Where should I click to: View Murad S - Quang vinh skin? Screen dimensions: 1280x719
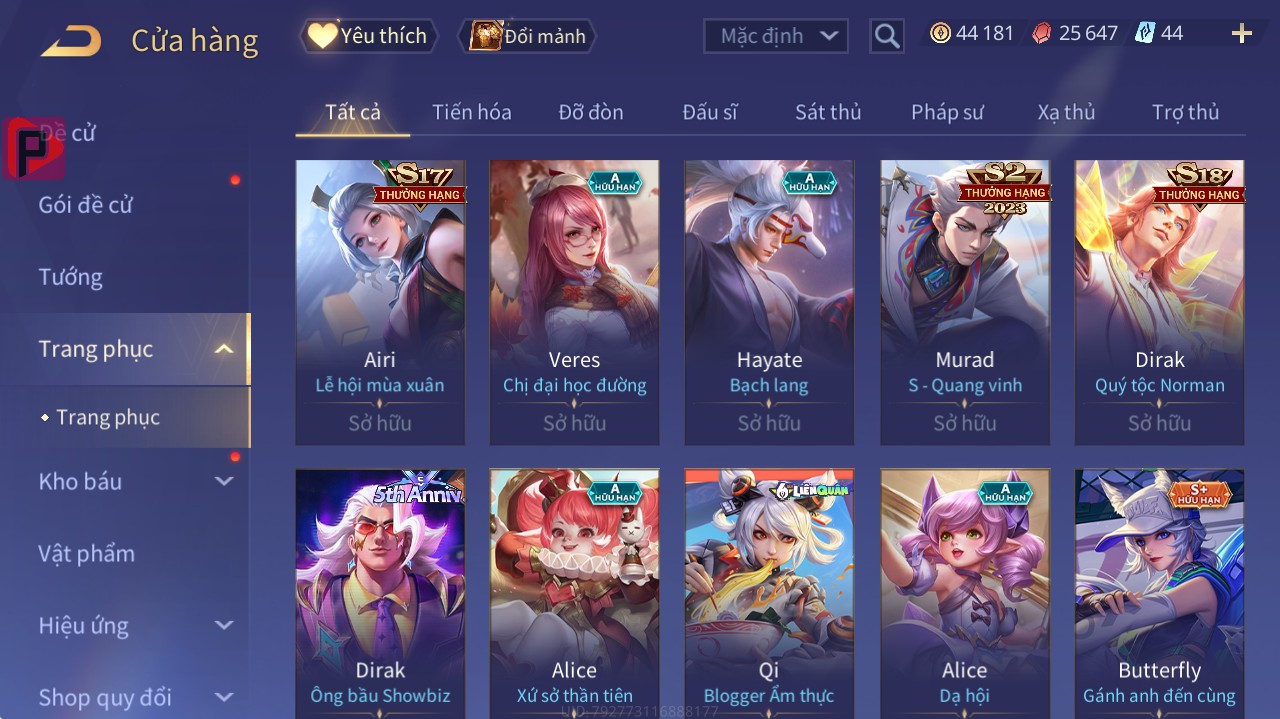[x=965, y=301]
